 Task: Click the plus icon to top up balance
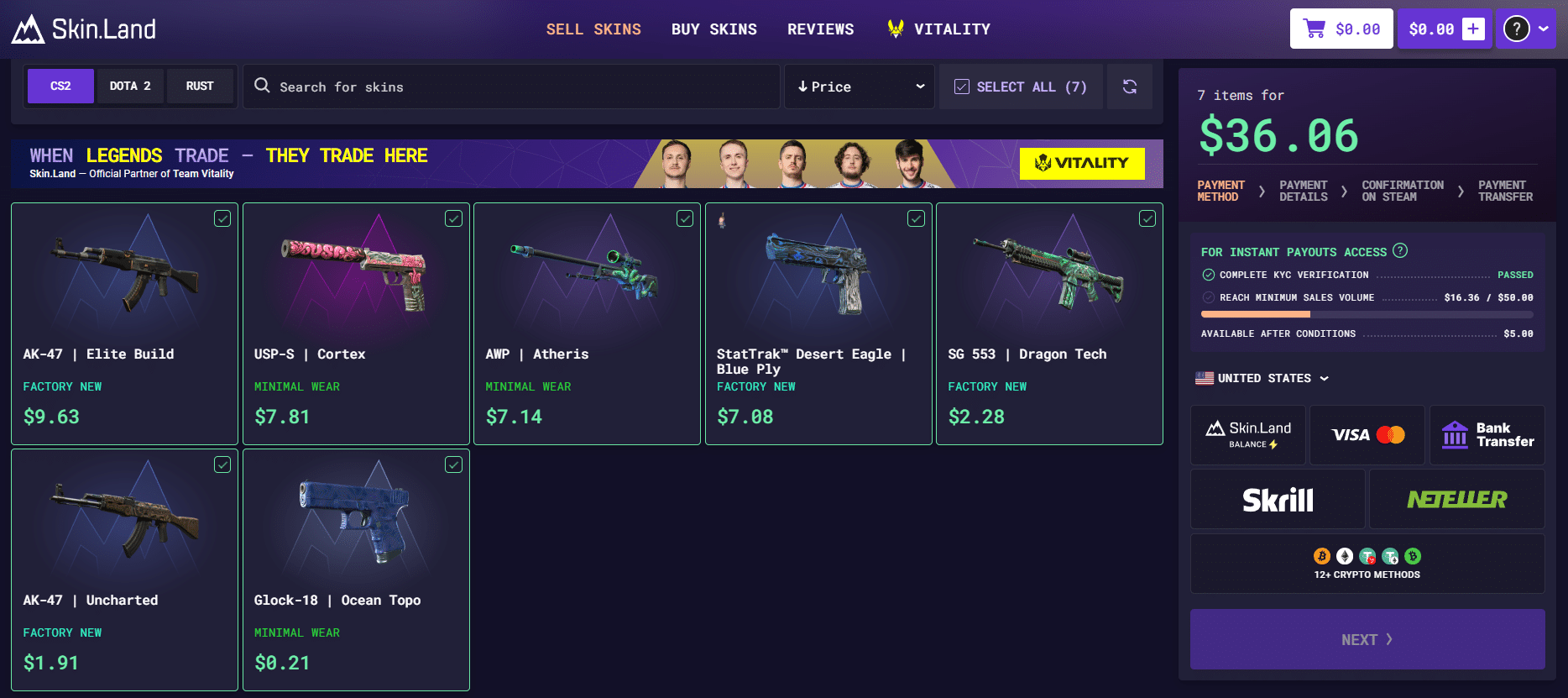(1473, 28)
